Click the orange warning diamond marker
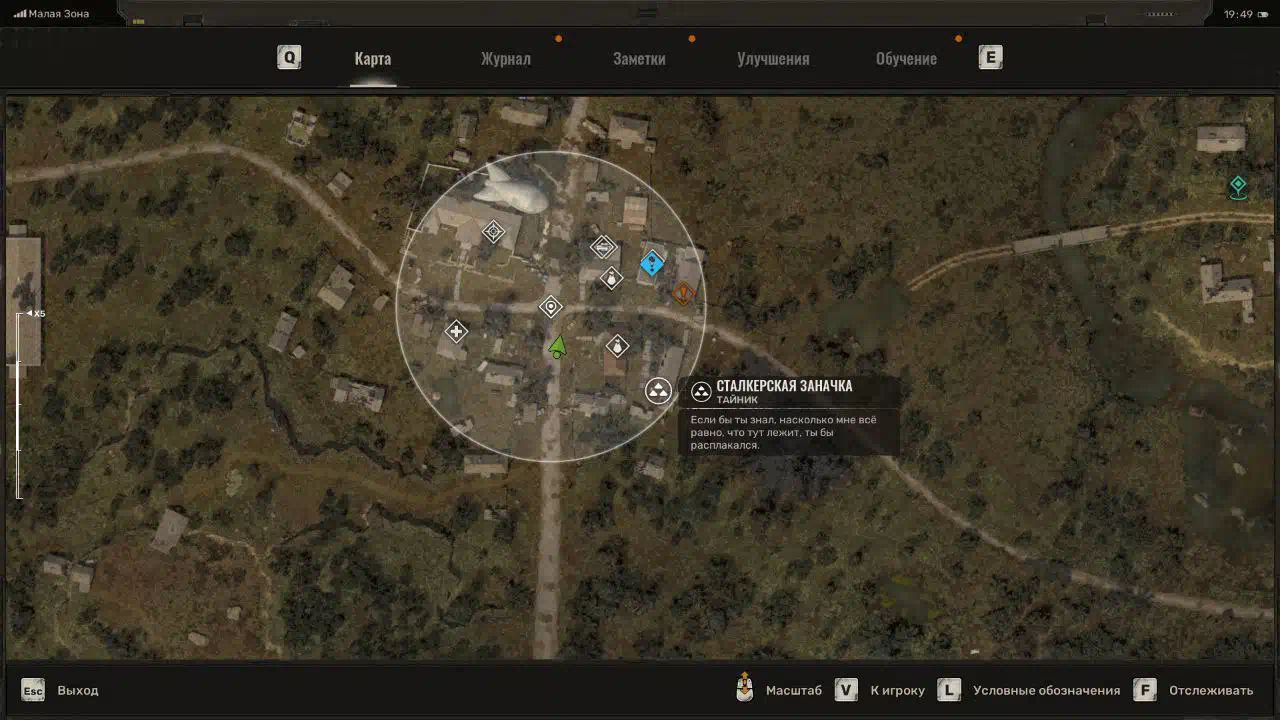 (684, 294)
